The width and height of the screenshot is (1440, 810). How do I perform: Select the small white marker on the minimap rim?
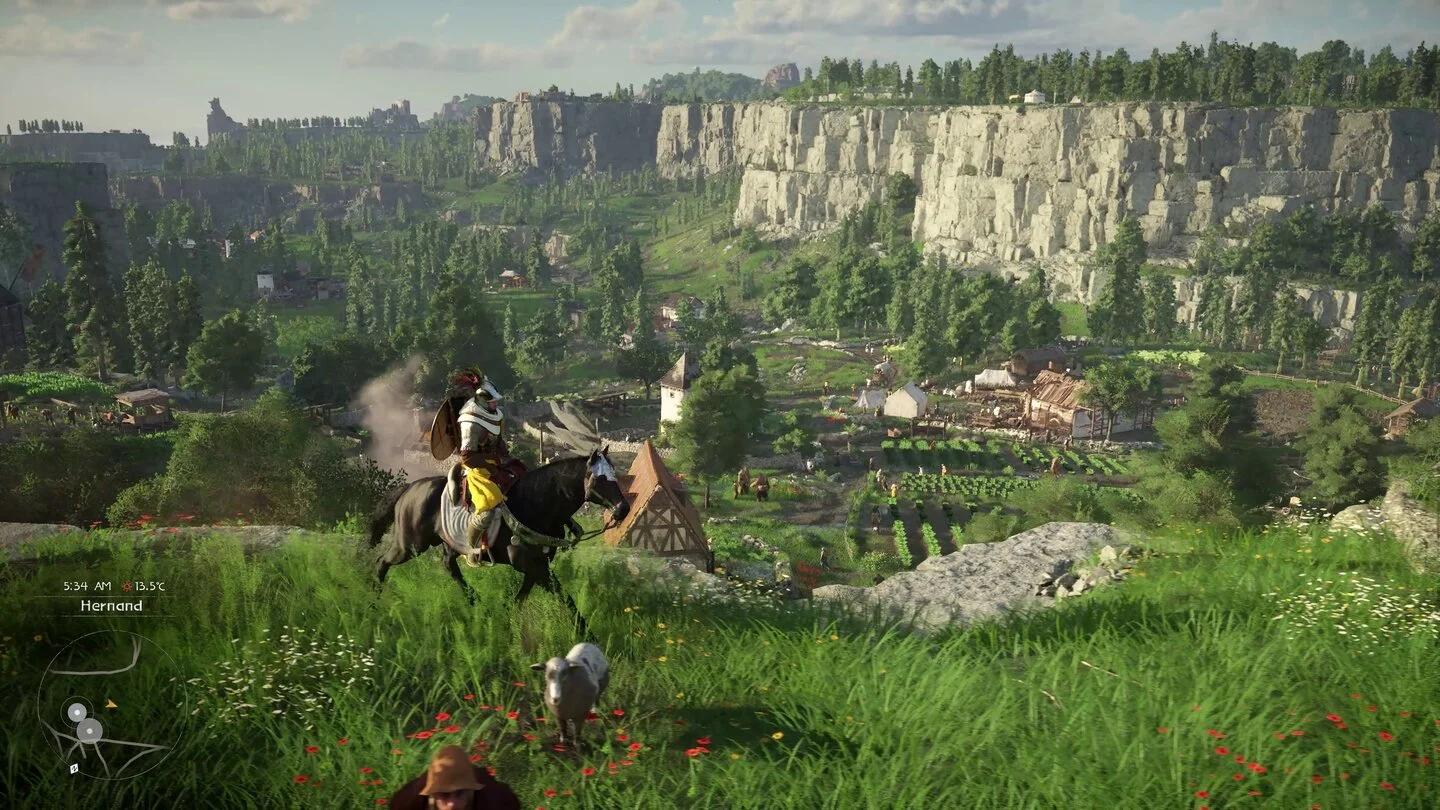[x=73, y=768]
